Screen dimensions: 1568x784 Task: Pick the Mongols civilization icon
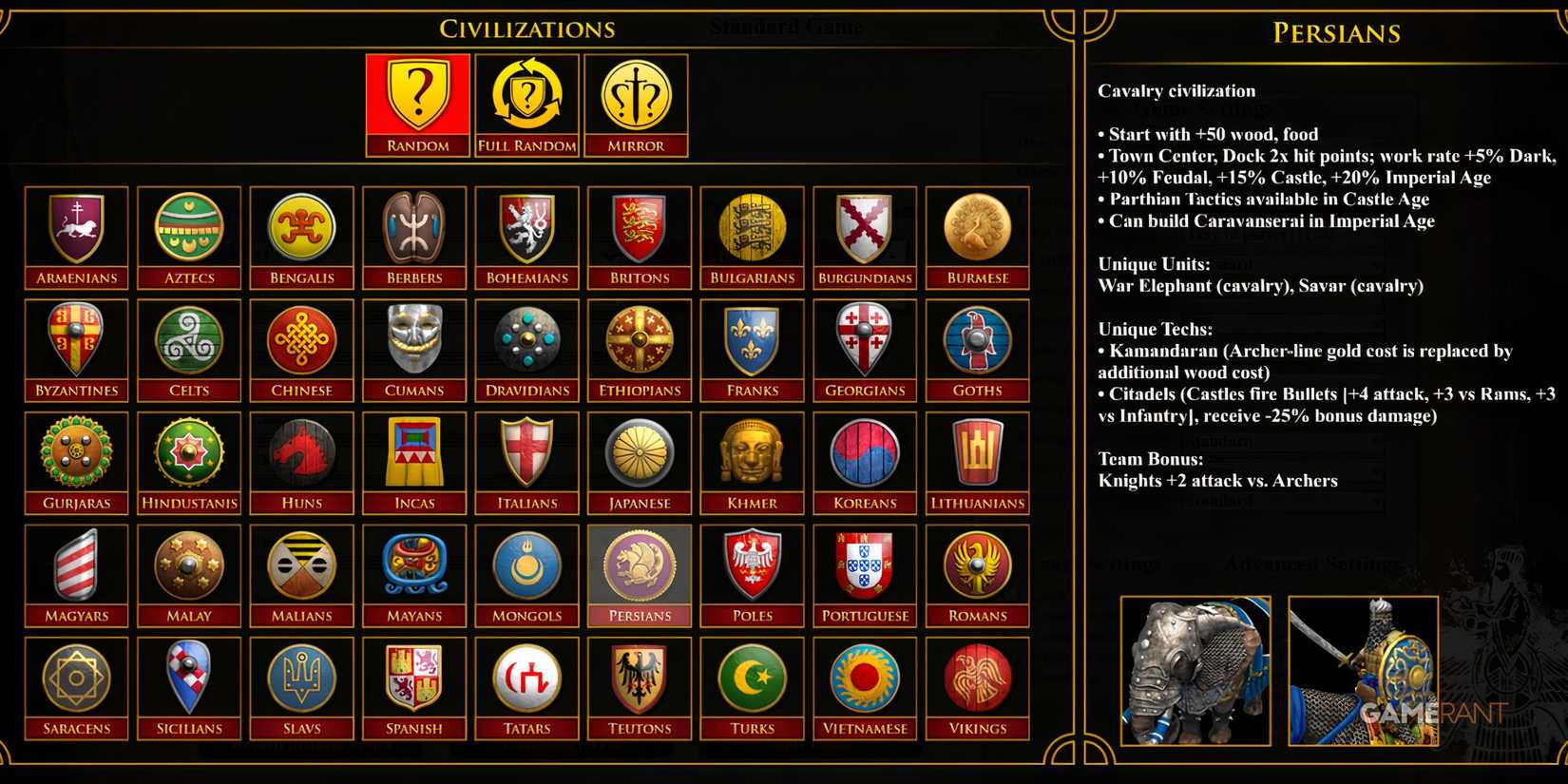[x=526, y=565]
